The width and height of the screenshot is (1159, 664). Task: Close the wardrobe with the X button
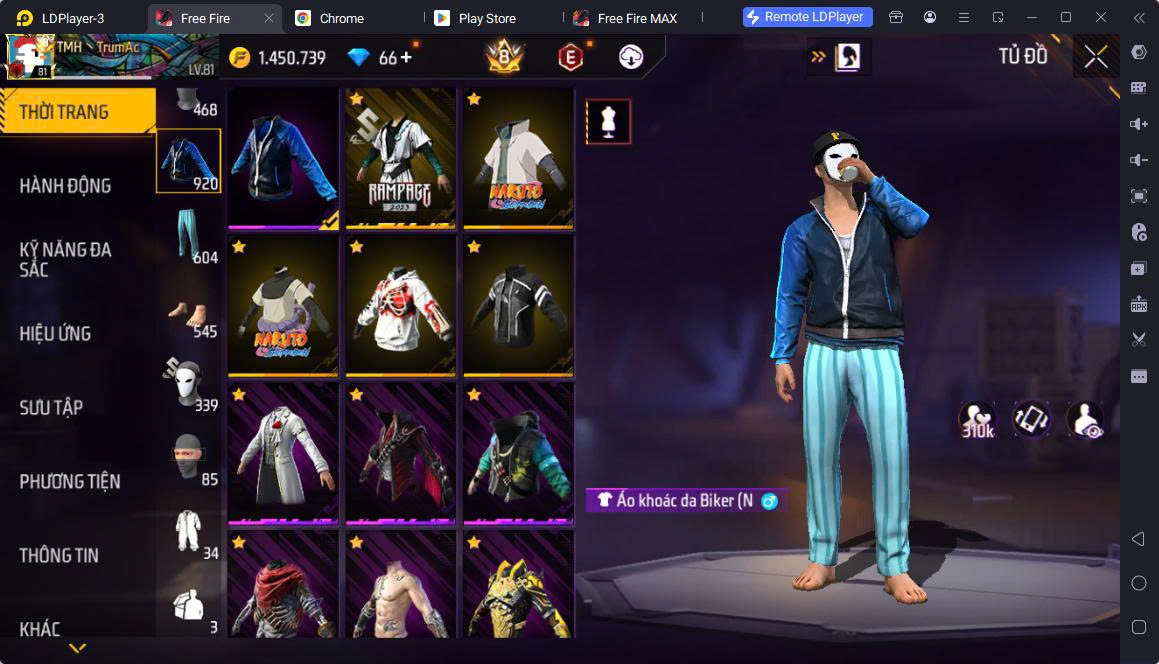[1096, 57]
